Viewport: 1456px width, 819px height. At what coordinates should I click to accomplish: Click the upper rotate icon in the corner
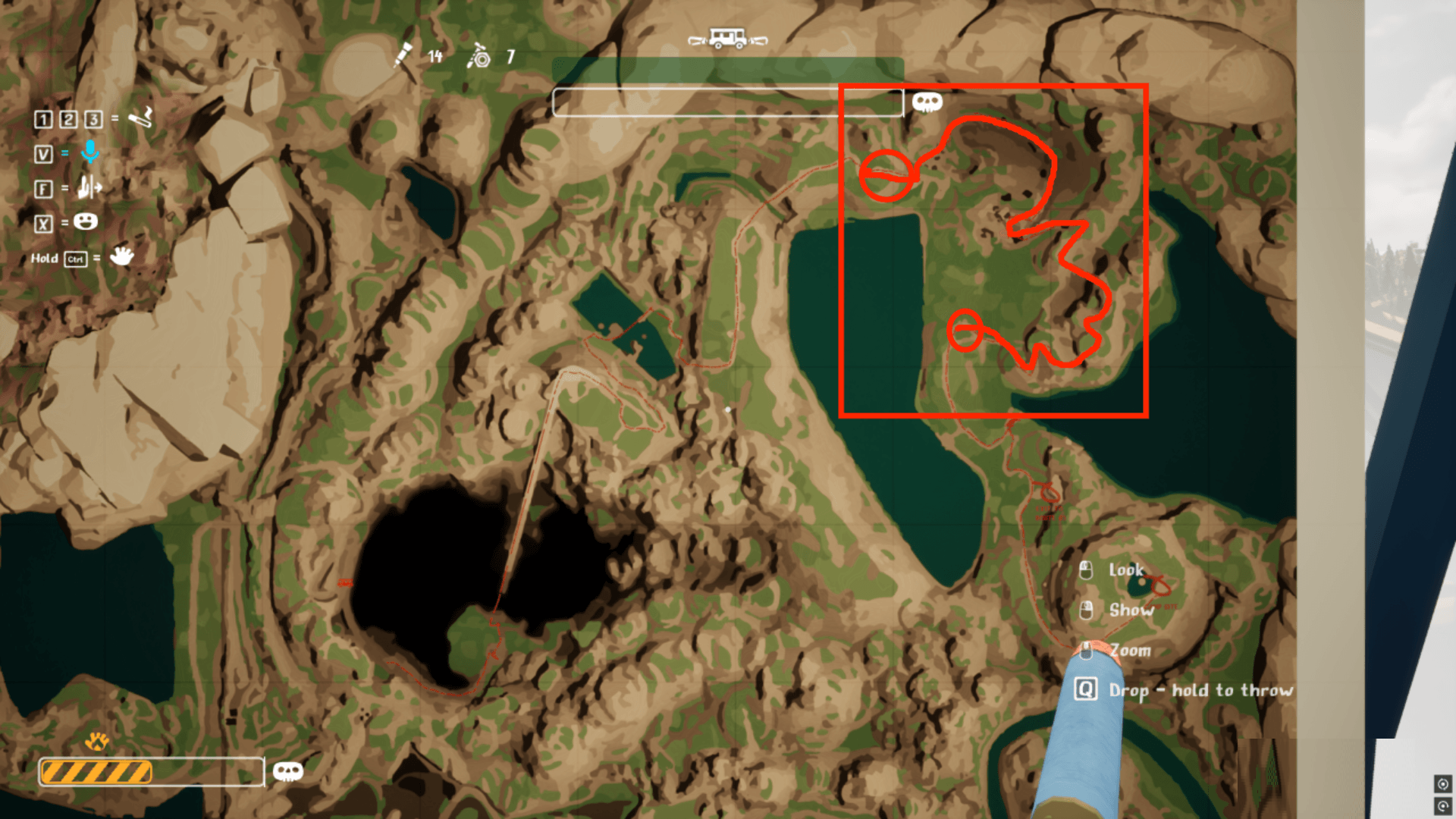[1442, 783]
